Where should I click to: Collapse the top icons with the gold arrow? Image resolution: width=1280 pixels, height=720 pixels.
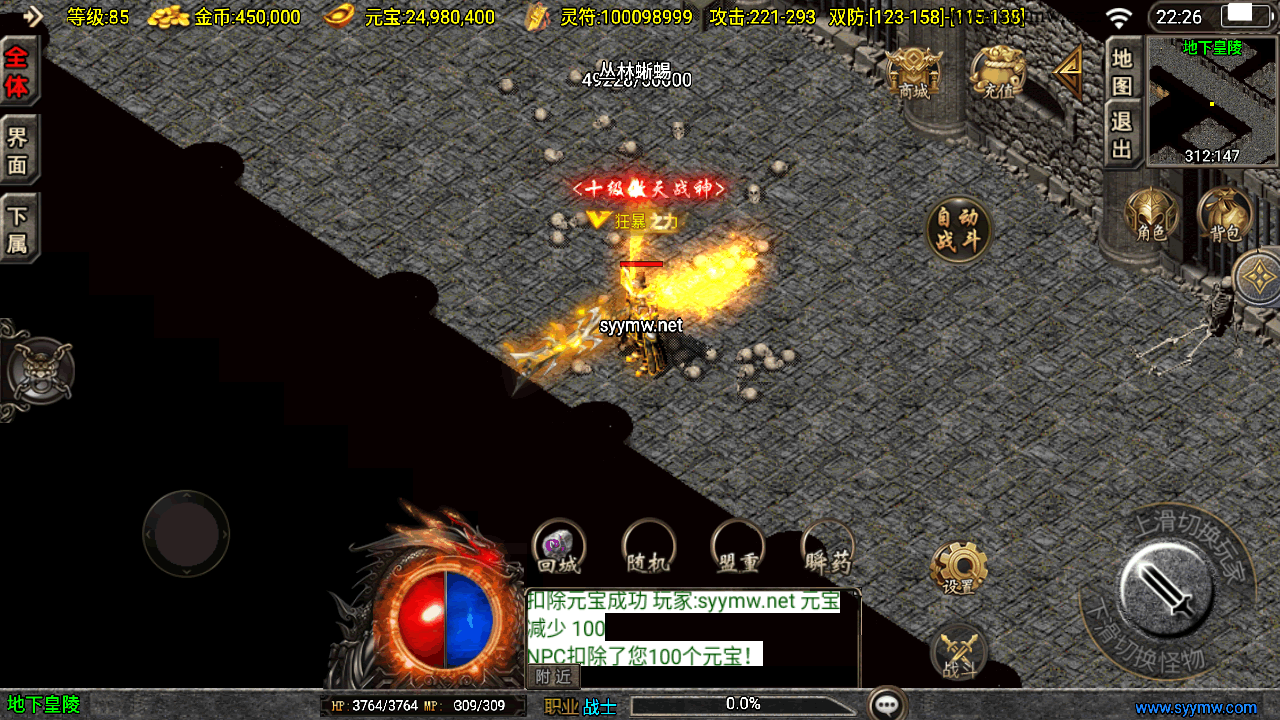(x=1069, y=70)
